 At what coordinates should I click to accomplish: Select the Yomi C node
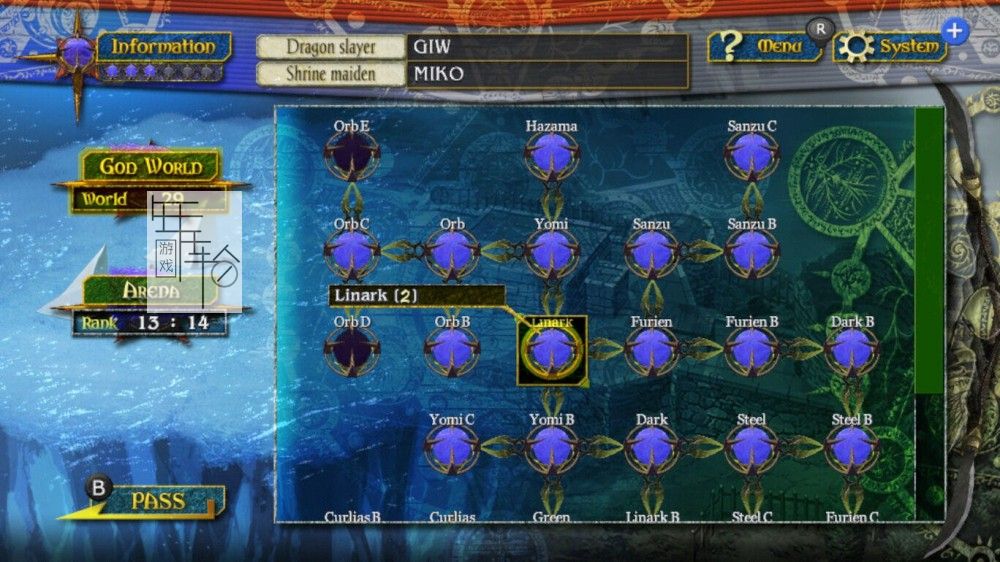coord(451,447)
